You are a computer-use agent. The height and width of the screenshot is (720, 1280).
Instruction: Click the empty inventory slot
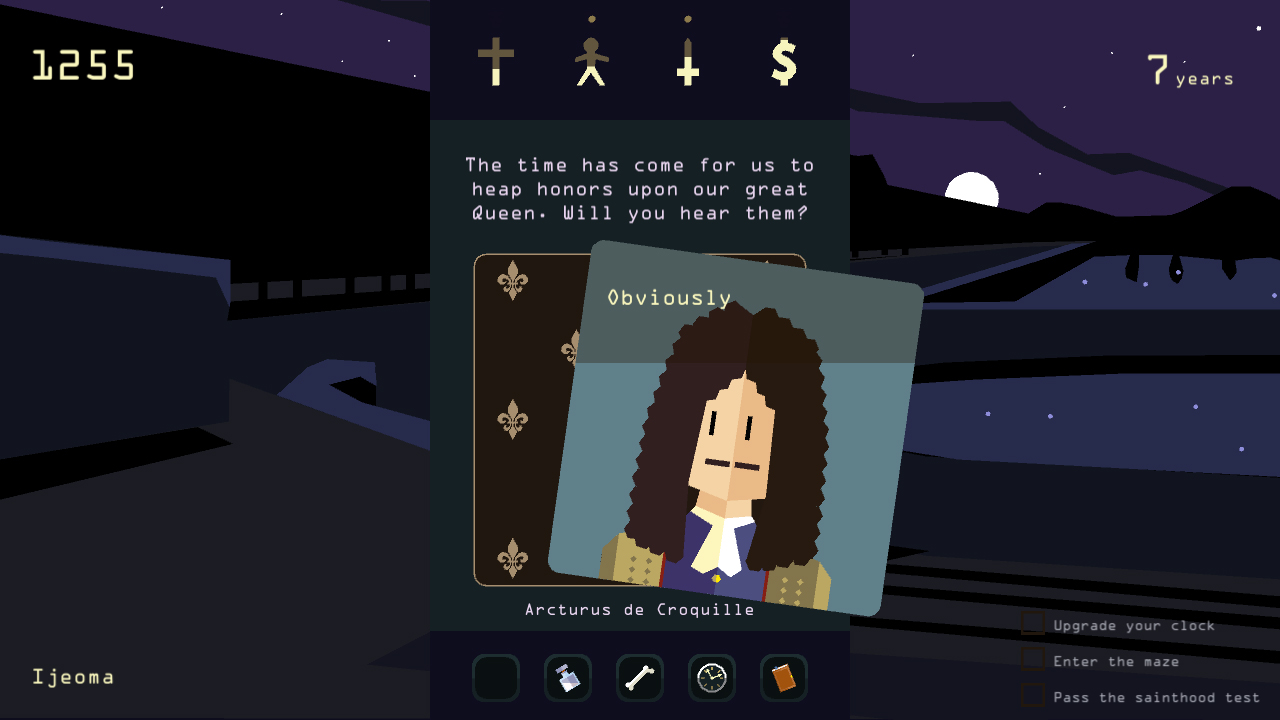click(495, 678)
